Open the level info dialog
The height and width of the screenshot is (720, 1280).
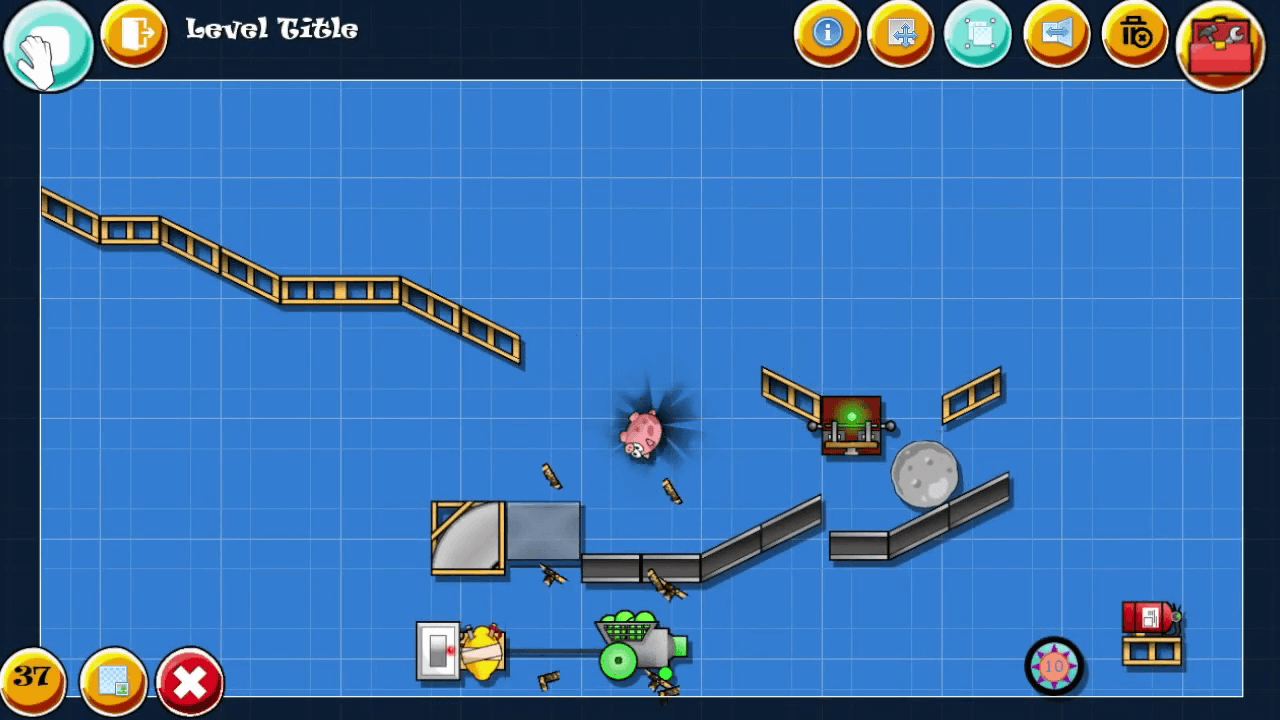tap(827, 35)
